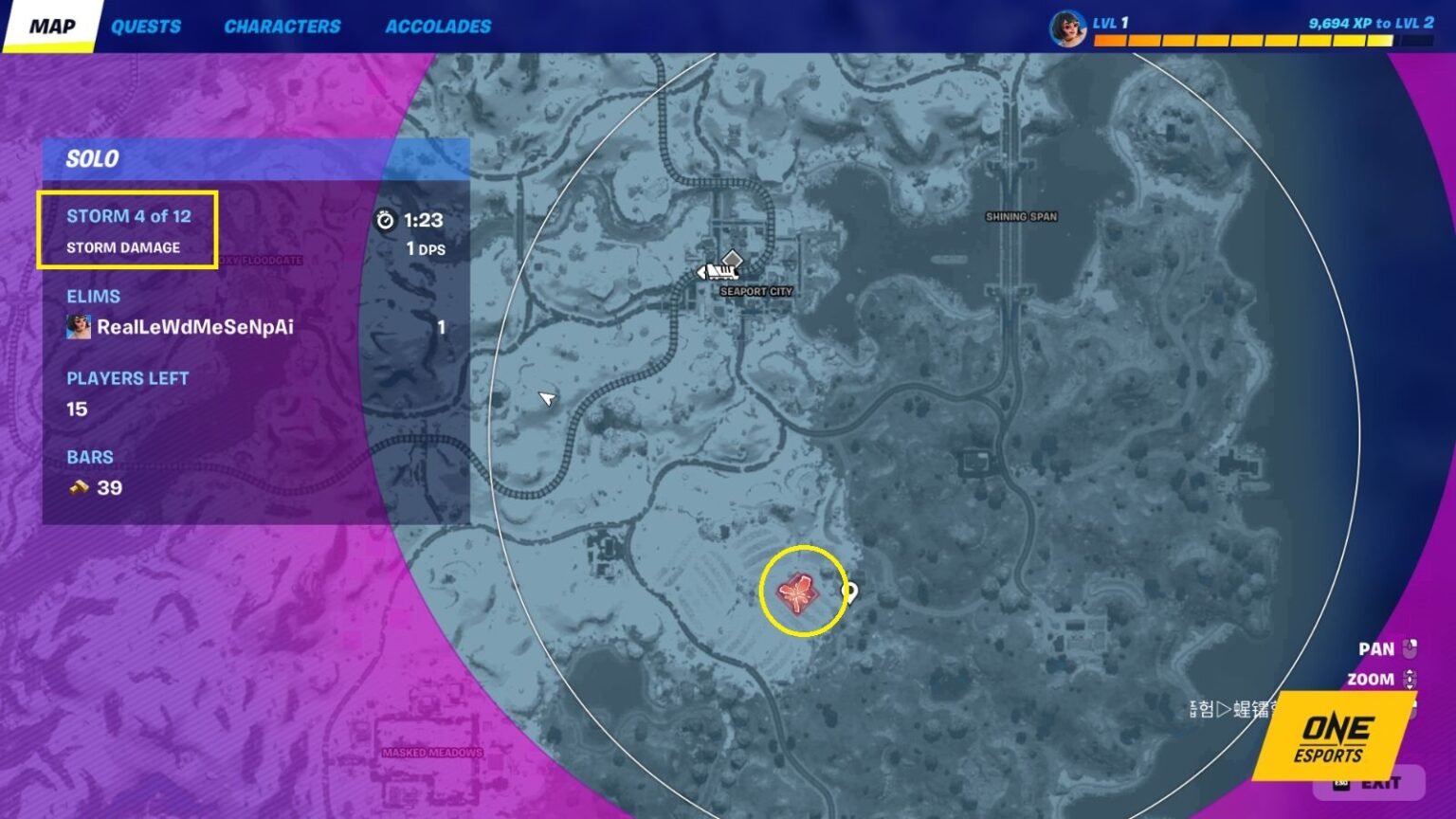Click the stopwatch icon beside the 1:23 timer
The width and height of the screenshot is (1456, 819).
[387, 218]
